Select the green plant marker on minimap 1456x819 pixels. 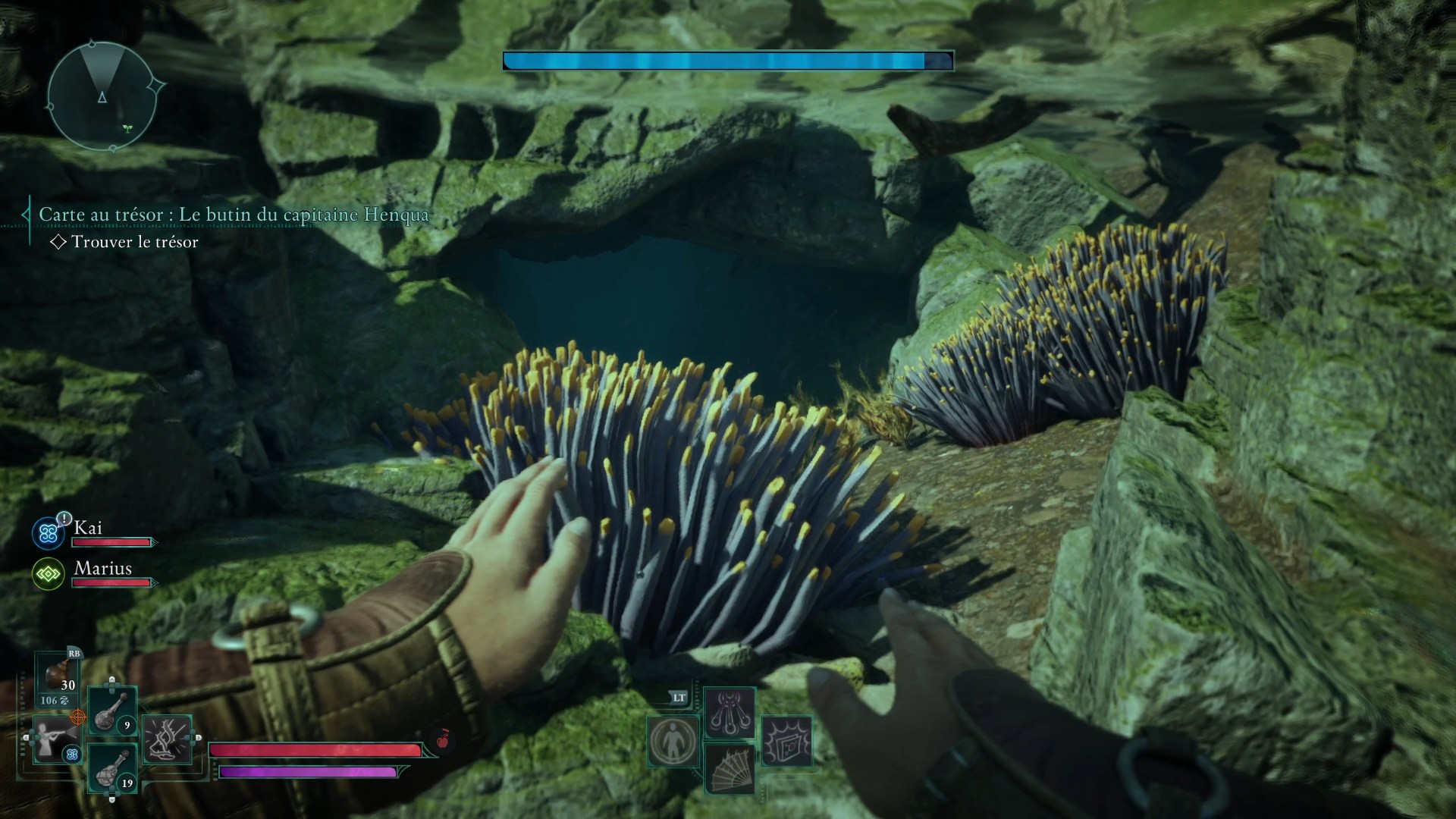coord(127,128)
